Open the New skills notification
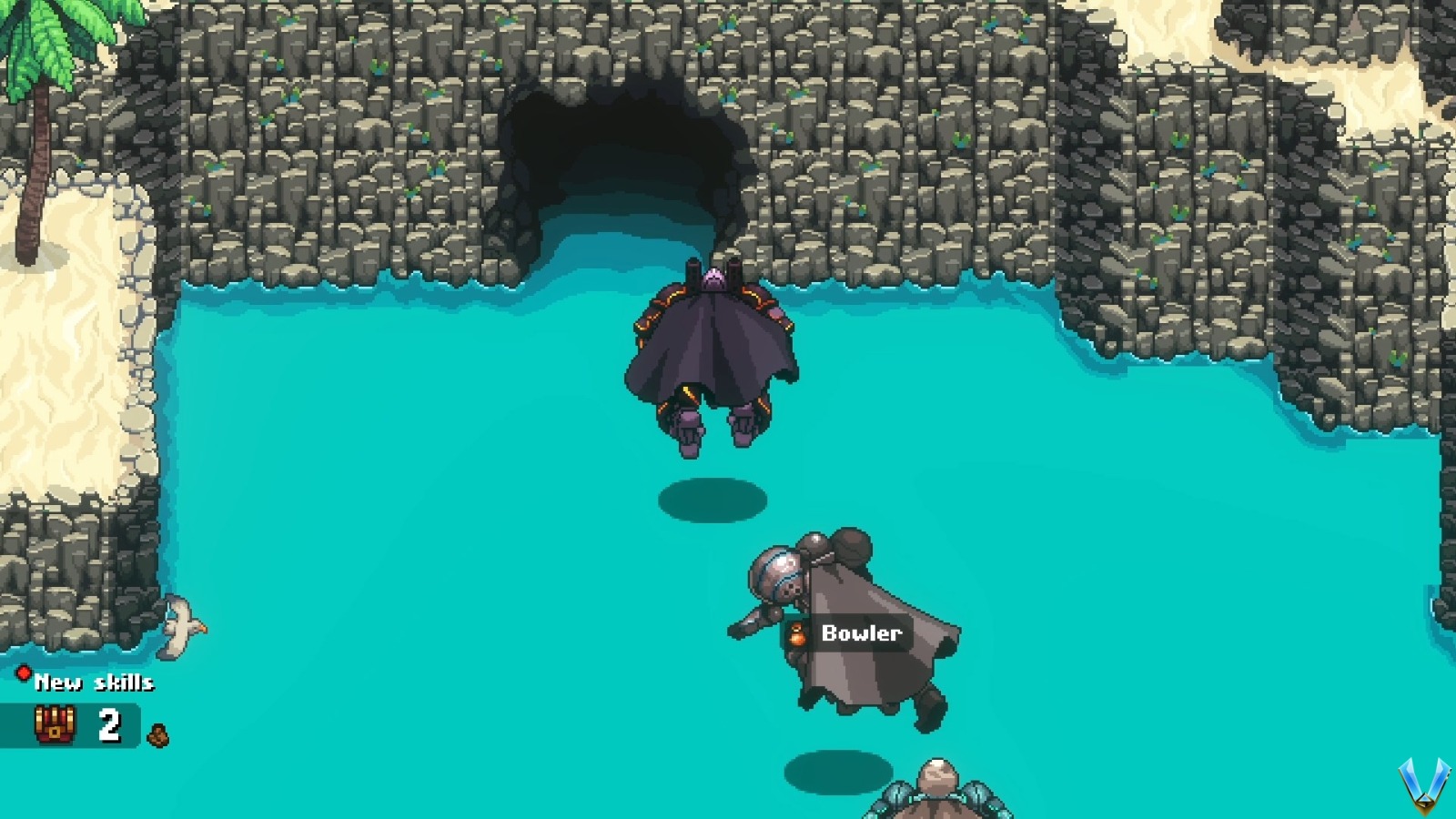Screen dimensions: 1456x819 94,681
